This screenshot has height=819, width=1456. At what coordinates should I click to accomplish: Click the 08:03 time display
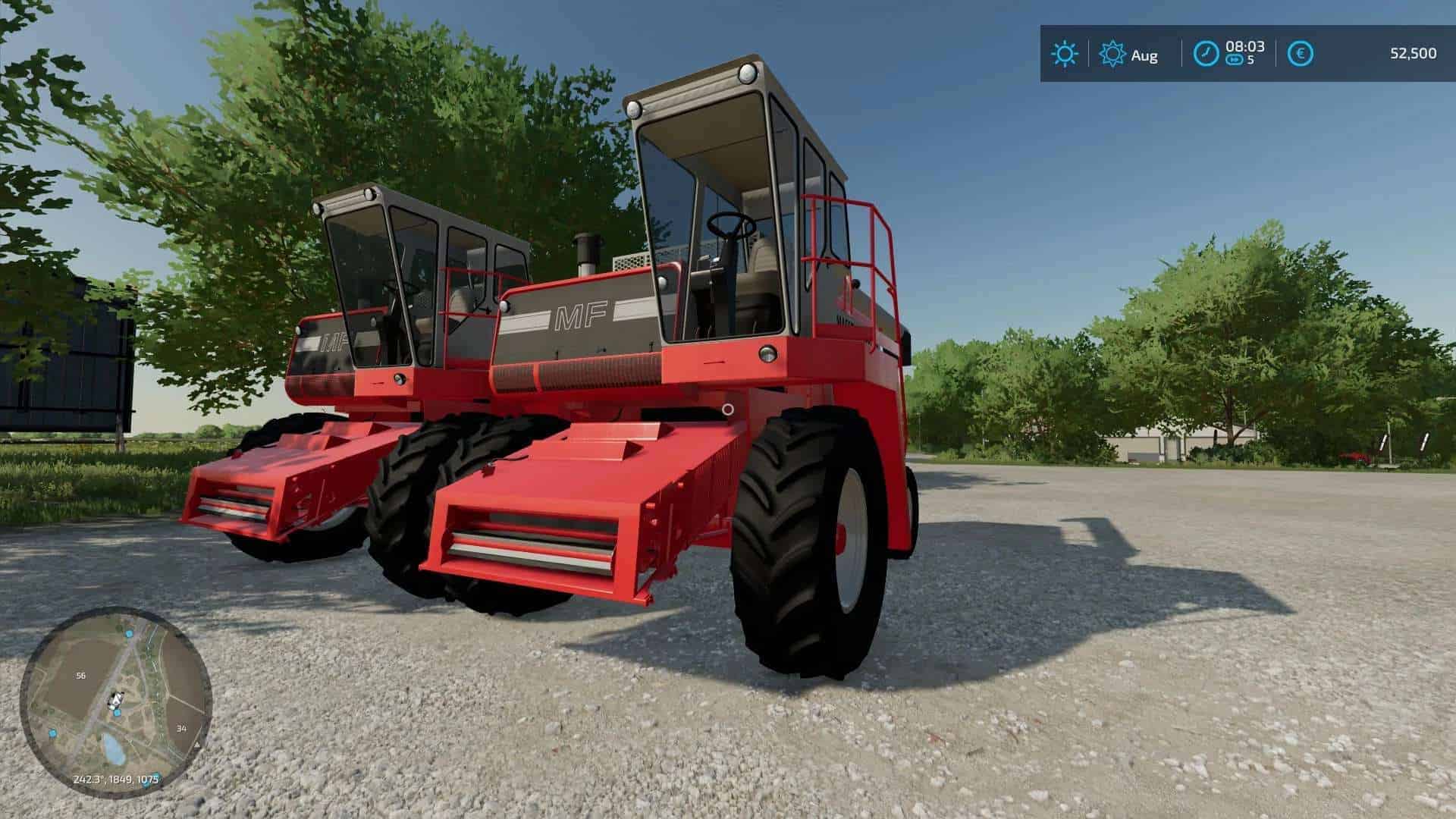[1244, 46]
